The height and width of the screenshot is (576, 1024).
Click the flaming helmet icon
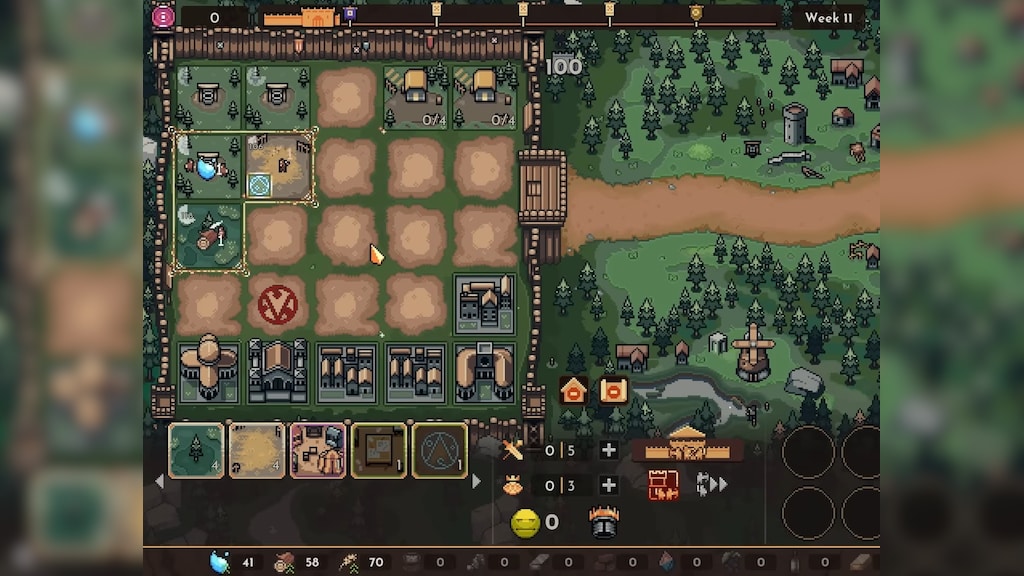tap(602, 522)
